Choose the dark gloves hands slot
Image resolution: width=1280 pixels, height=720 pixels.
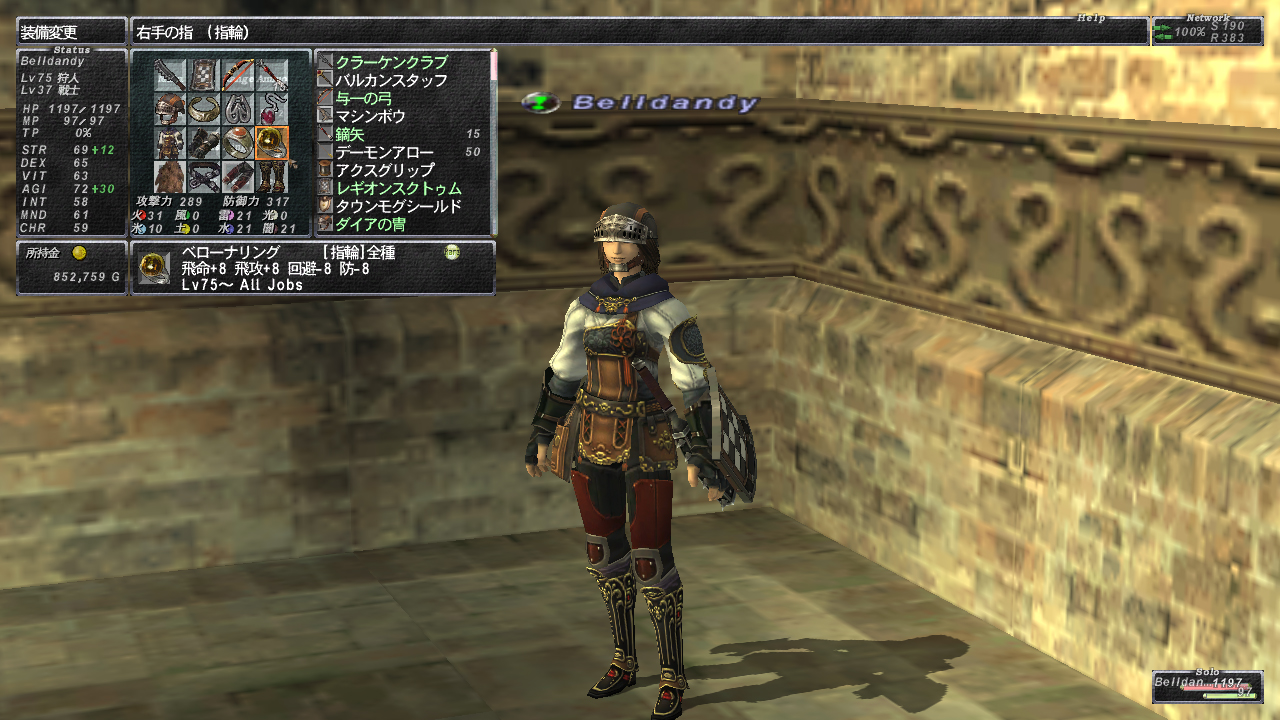(x=204, y=143)
